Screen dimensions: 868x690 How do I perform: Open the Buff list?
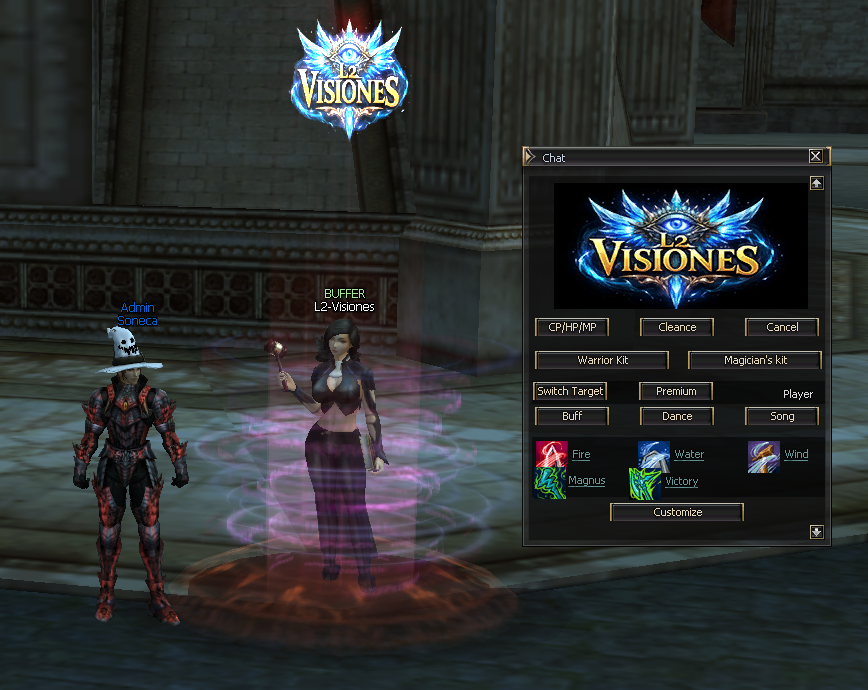572,416
